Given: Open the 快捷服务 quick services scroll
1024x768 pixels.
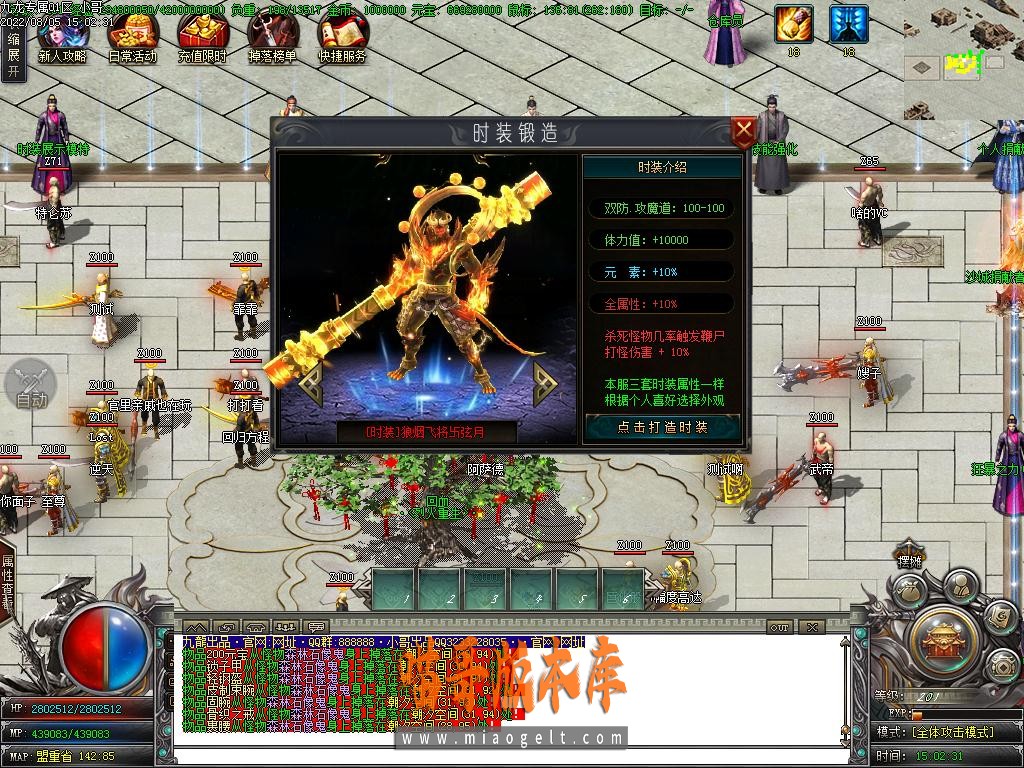Looking at the screenshot, I should [x=343, y=39].
